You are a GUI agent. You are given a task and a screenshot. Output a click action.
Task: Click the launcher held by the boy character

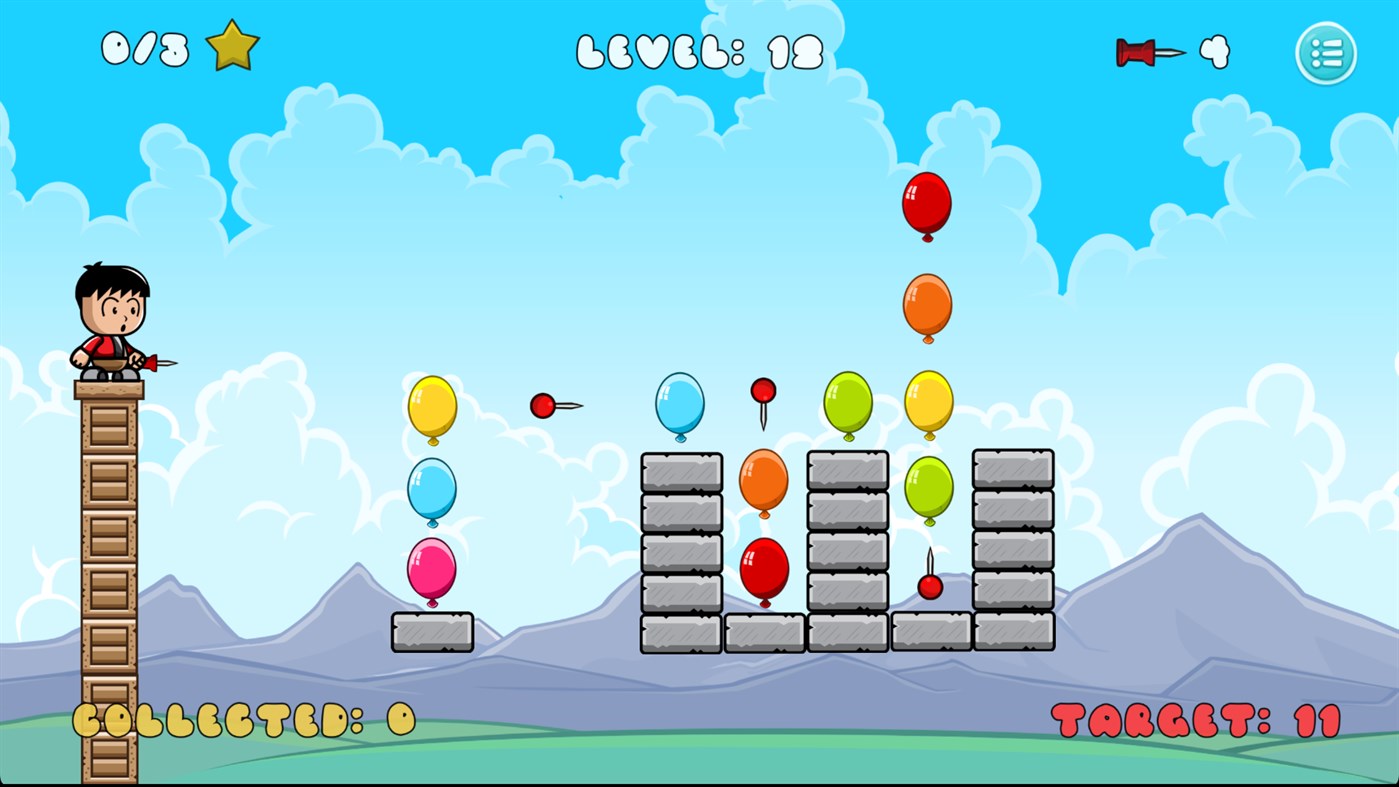tap(150, 363)
